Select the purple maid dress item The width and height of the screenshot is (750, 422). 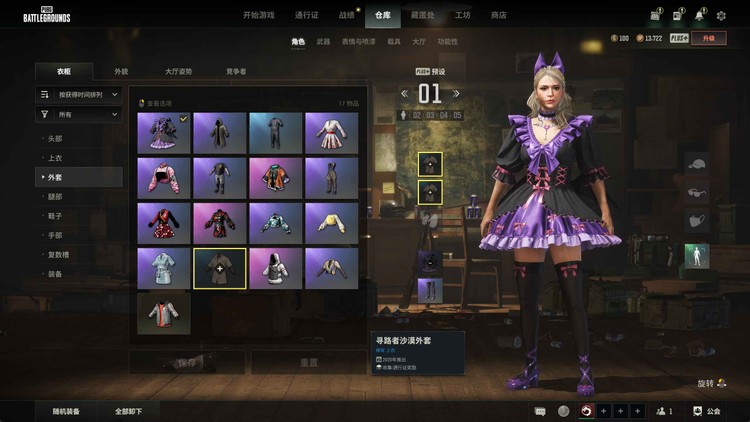[163, 132]
